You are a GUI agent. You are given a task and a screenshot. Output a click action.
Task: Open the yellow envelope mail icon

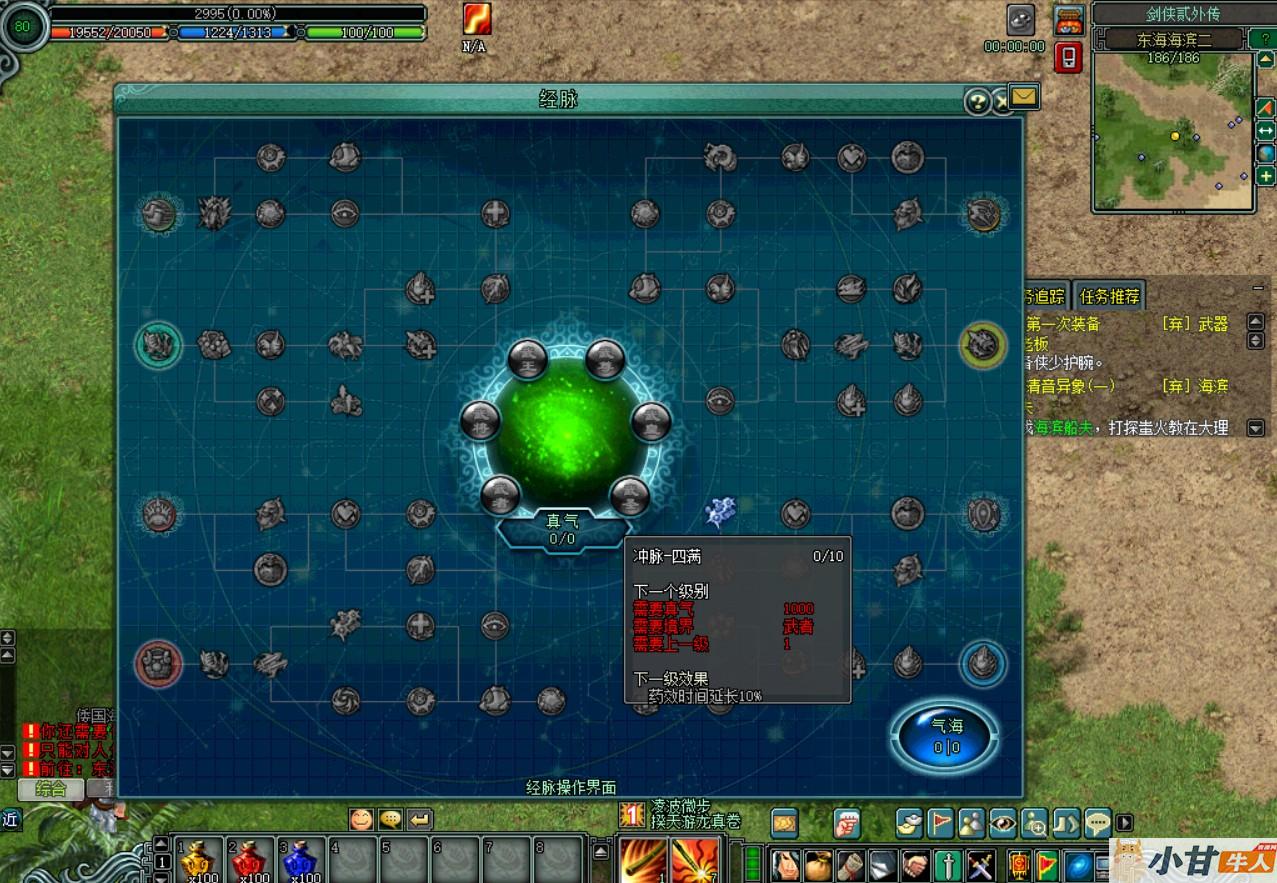tap(1024, 97)
